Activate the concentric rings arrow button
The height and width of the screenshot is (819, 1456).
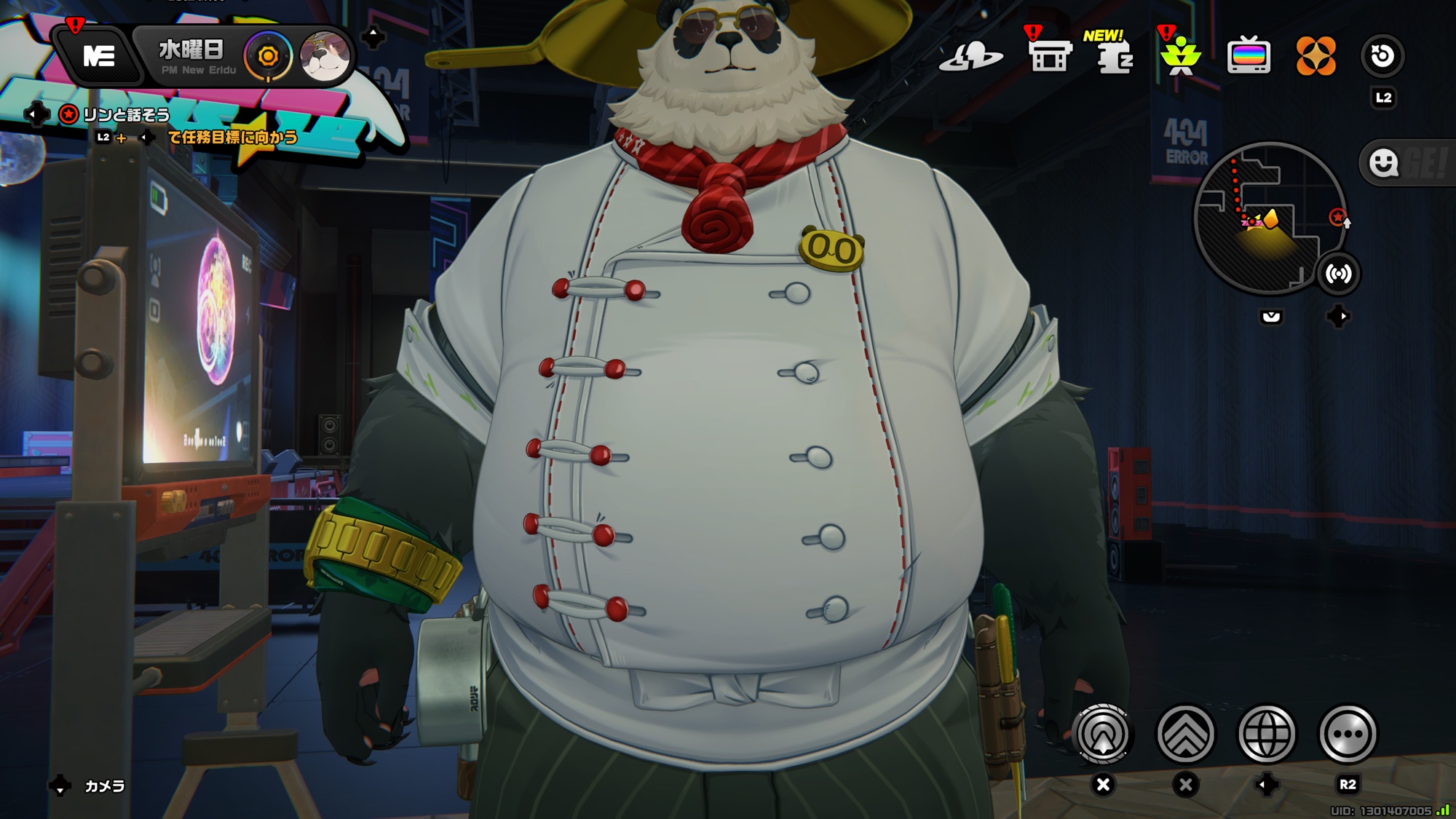(1103, 734)
